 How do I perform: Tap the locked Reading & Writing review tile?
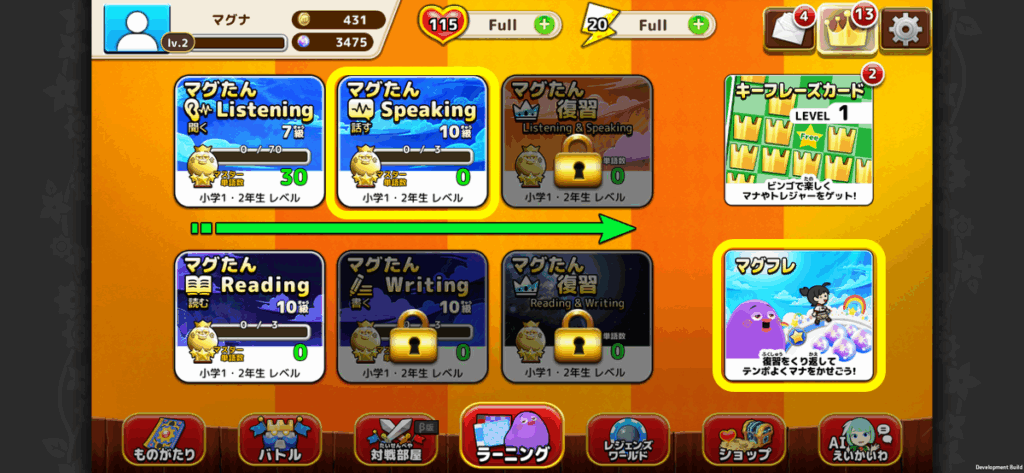point(577,316)
